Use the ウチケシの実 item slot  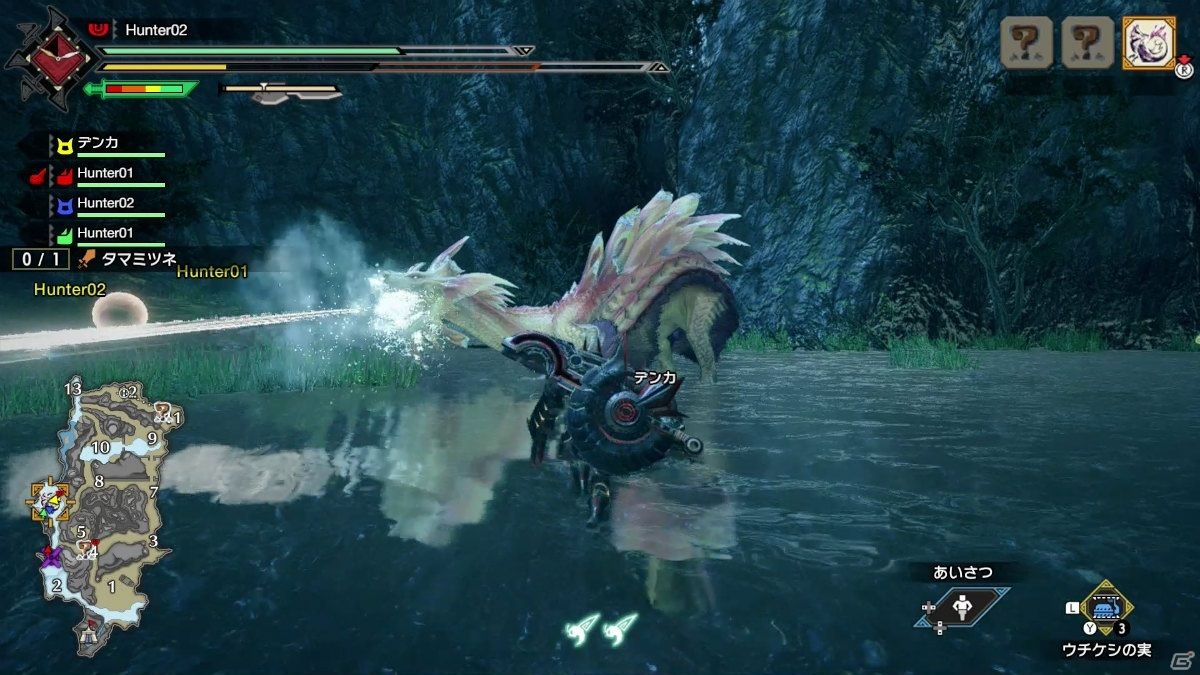click(1106, 609)
